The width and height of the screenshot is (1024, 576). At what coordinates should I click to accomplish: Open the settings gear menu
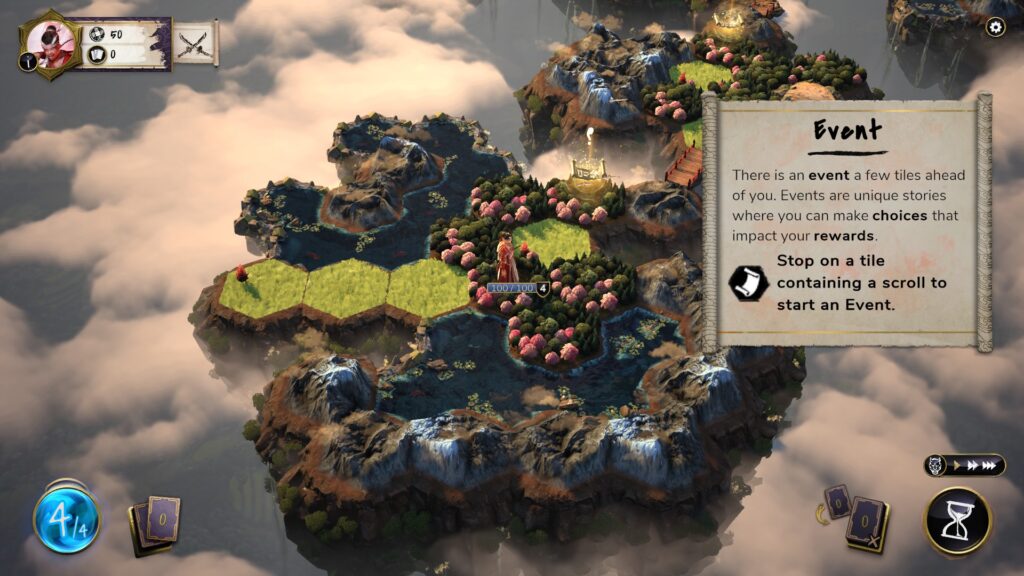[x=995, y=28]
